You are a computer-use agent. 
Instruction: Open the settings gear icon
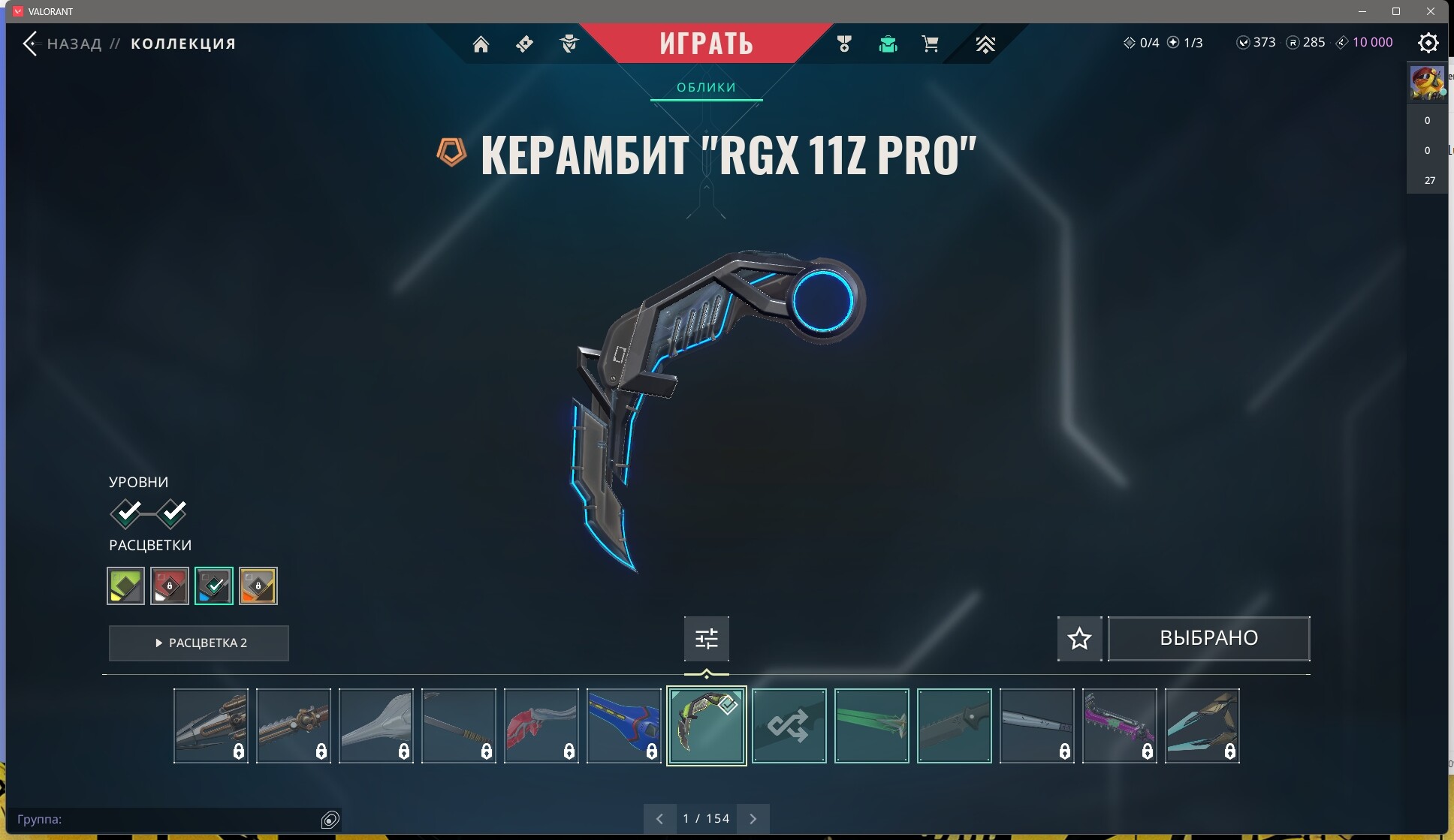[x=1428, y=43]
